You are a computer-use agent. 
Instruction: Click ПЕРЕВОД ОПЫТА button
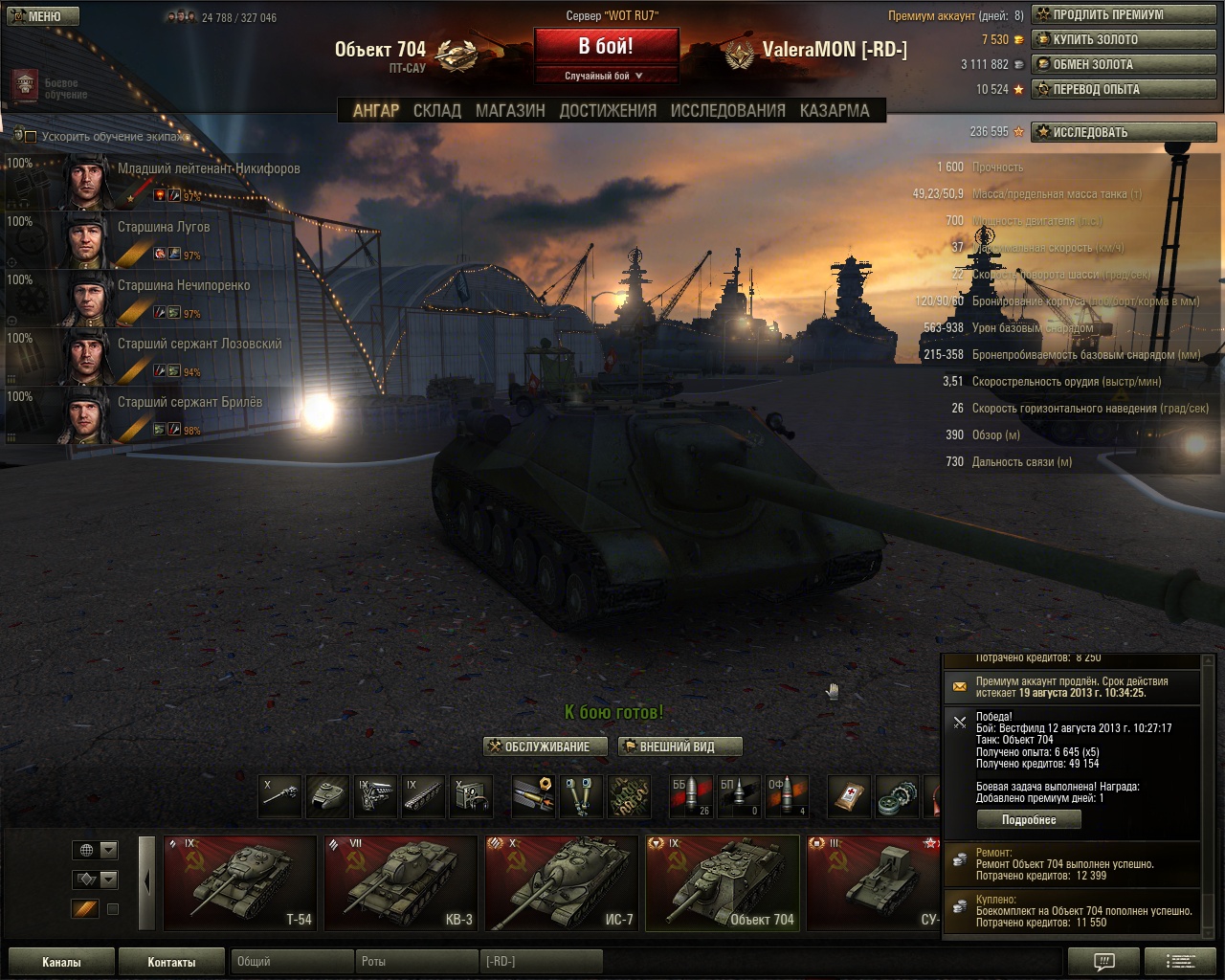[1124, 90]
